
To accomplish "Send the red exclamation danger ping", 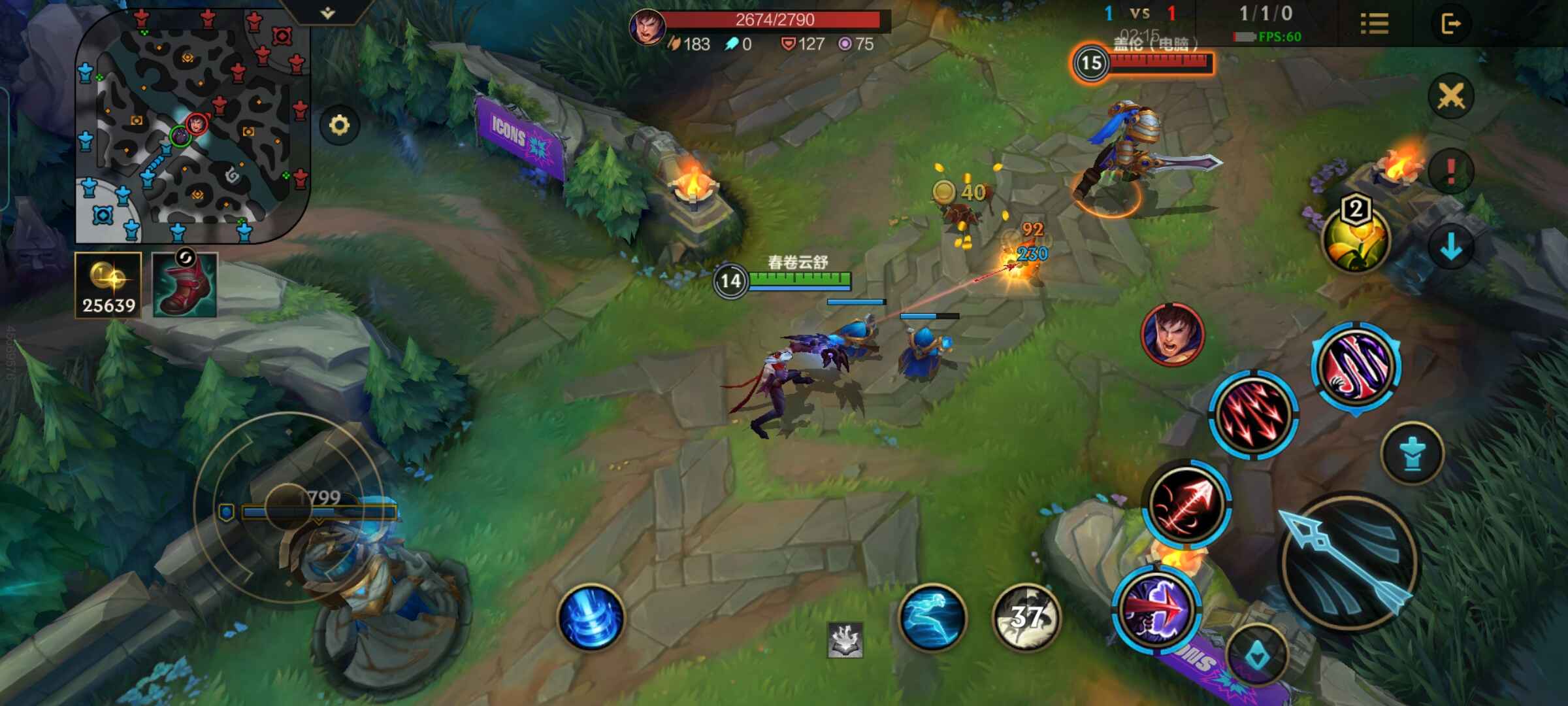I will click(1450, 171).
